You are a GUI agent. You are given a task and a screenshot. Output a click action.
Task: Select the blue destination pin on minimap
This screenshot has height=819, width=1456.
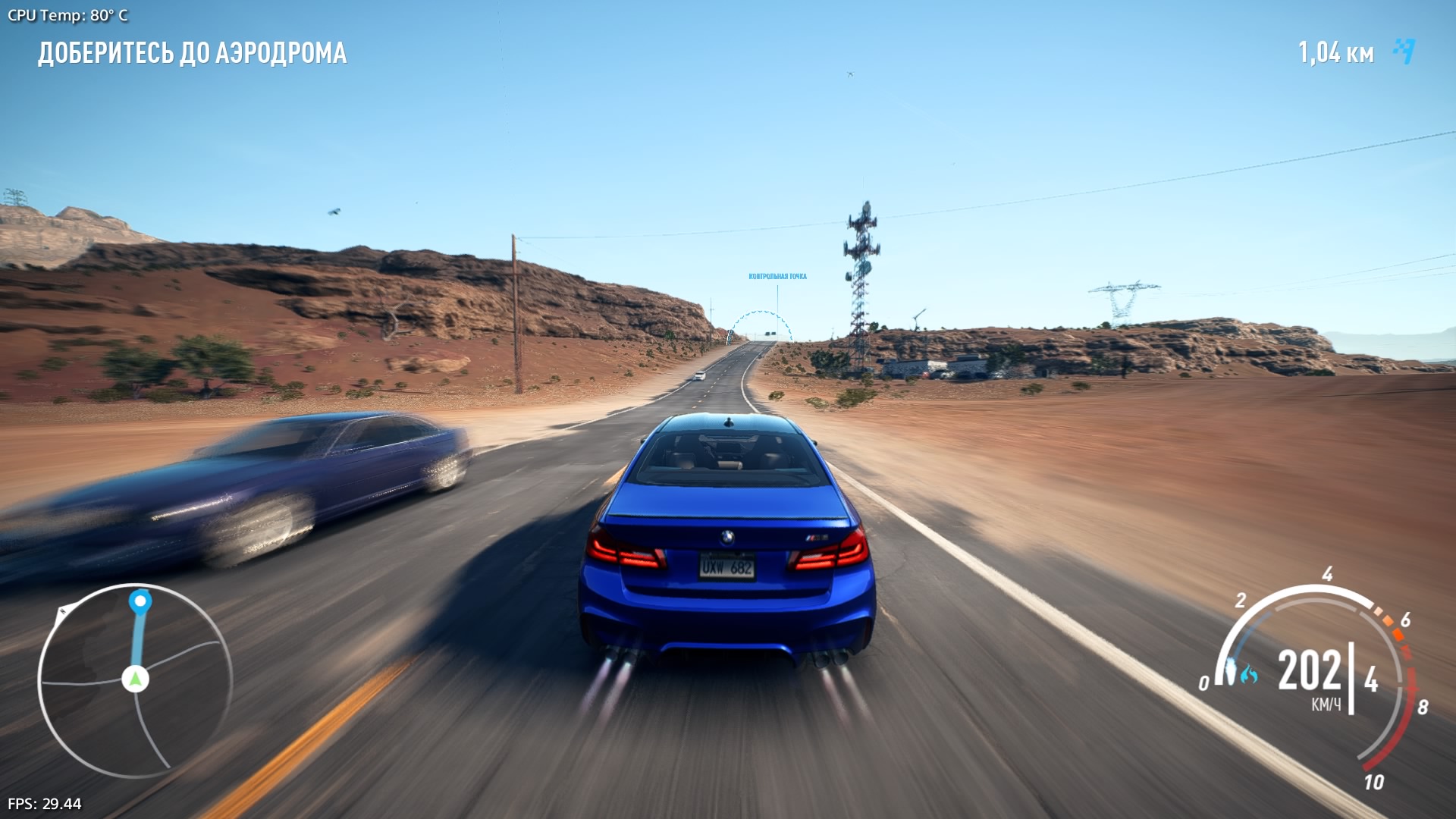(140, 602)
